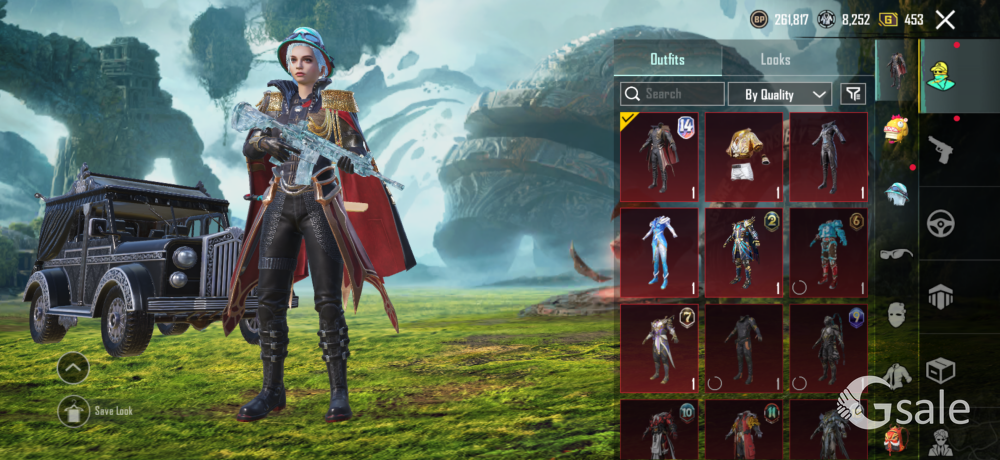This screenshot has width=1000, height=460.
Task: Select the equipped outfit with checkmark
Action: point(659,157)
